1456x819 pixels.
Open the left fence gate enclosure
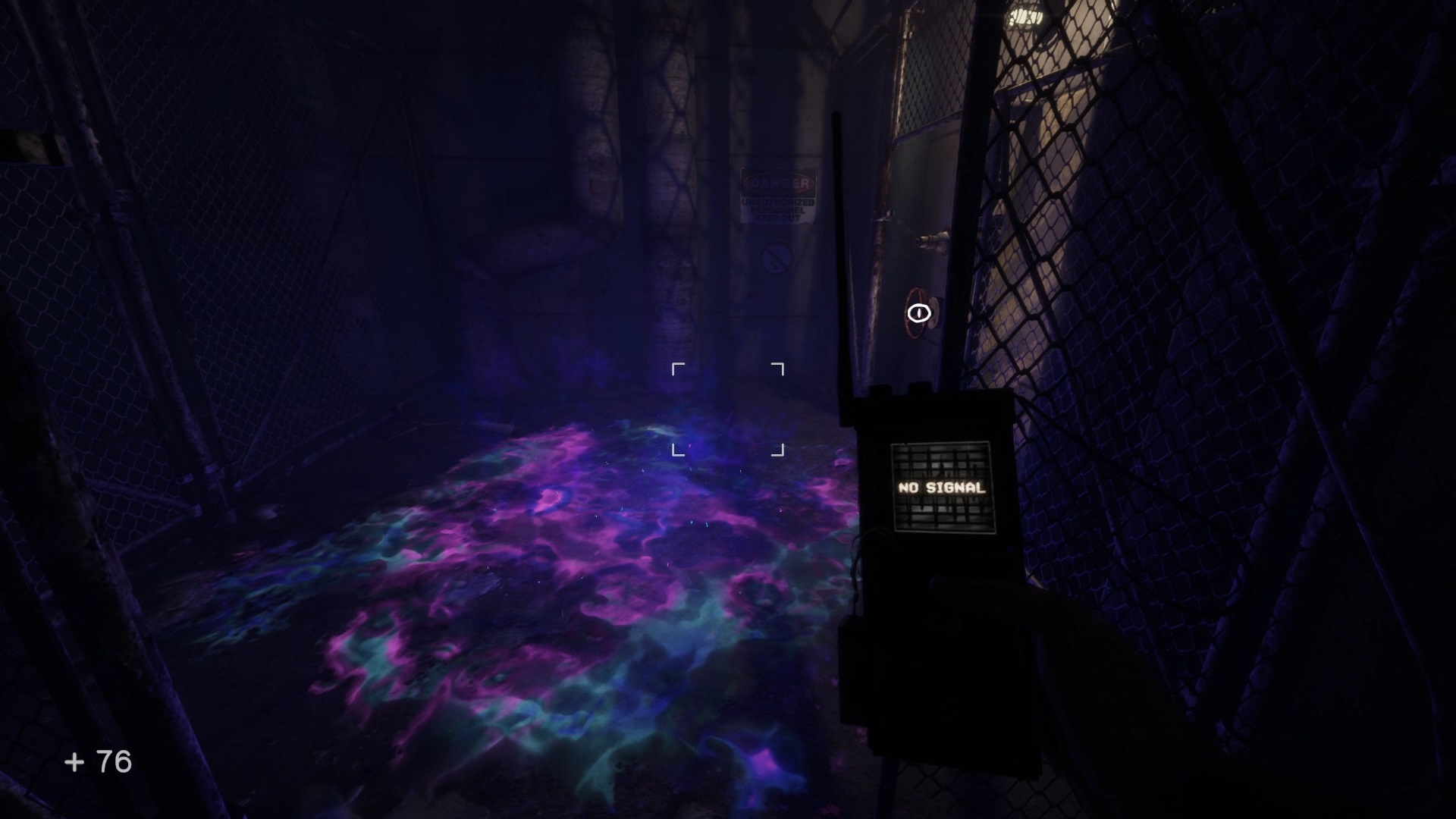[x=114, y=303]
